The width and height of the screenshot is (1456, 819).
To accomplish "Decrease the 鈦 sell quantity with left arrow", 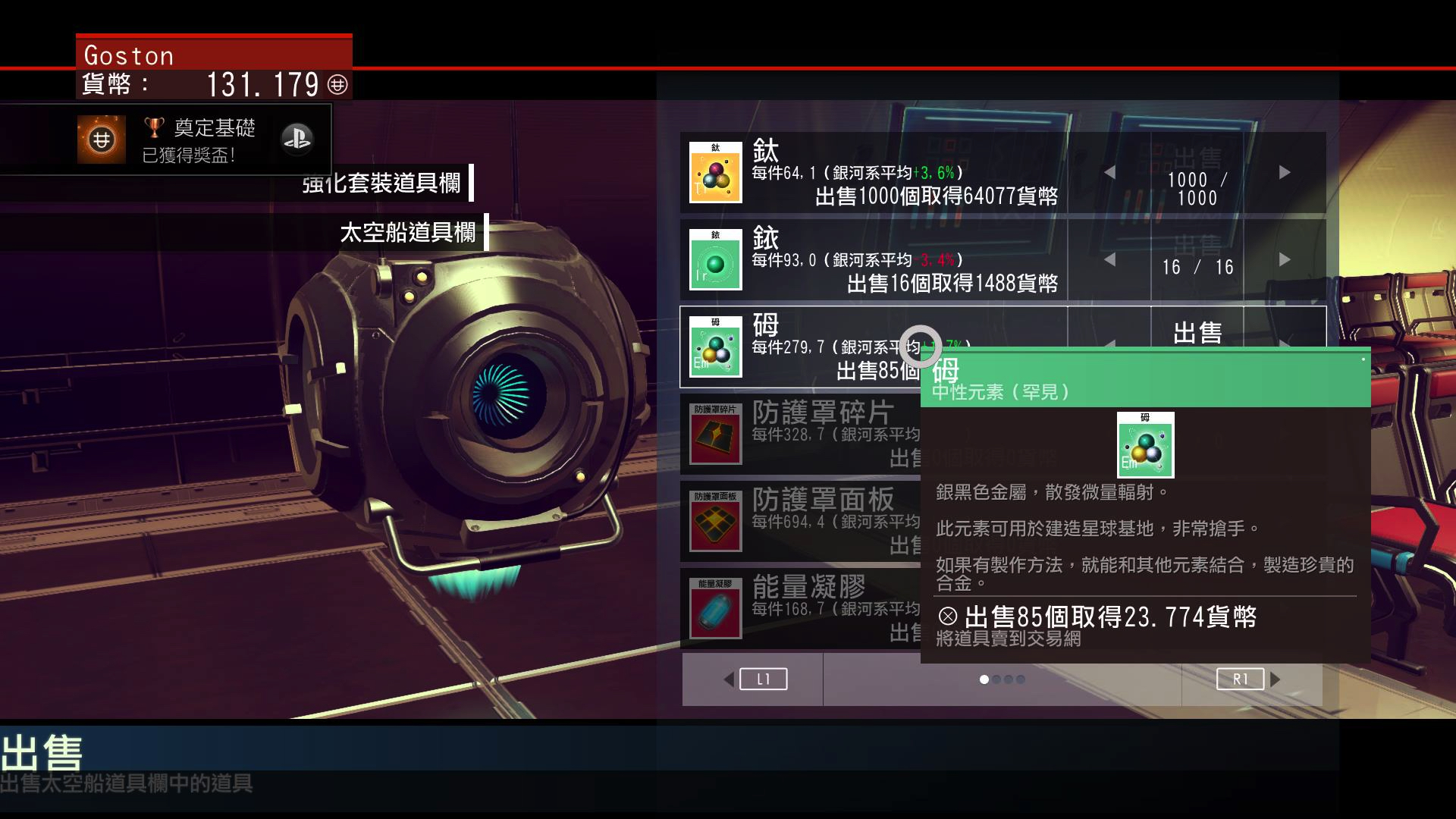I will coord(1109,173).
